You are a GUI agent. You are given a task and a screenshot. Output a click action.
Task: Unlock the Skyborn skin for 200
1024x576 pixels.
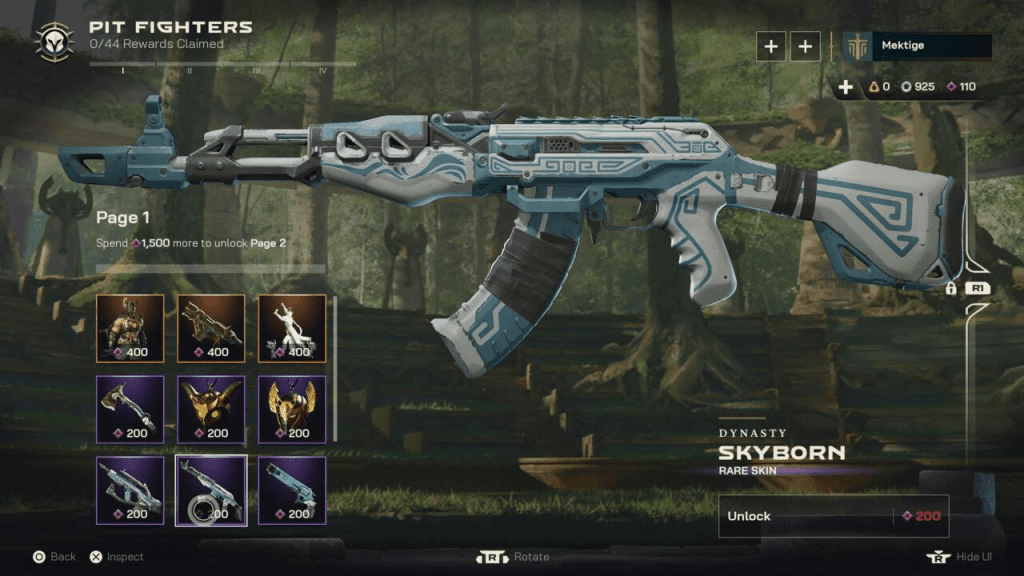point(833,516)
